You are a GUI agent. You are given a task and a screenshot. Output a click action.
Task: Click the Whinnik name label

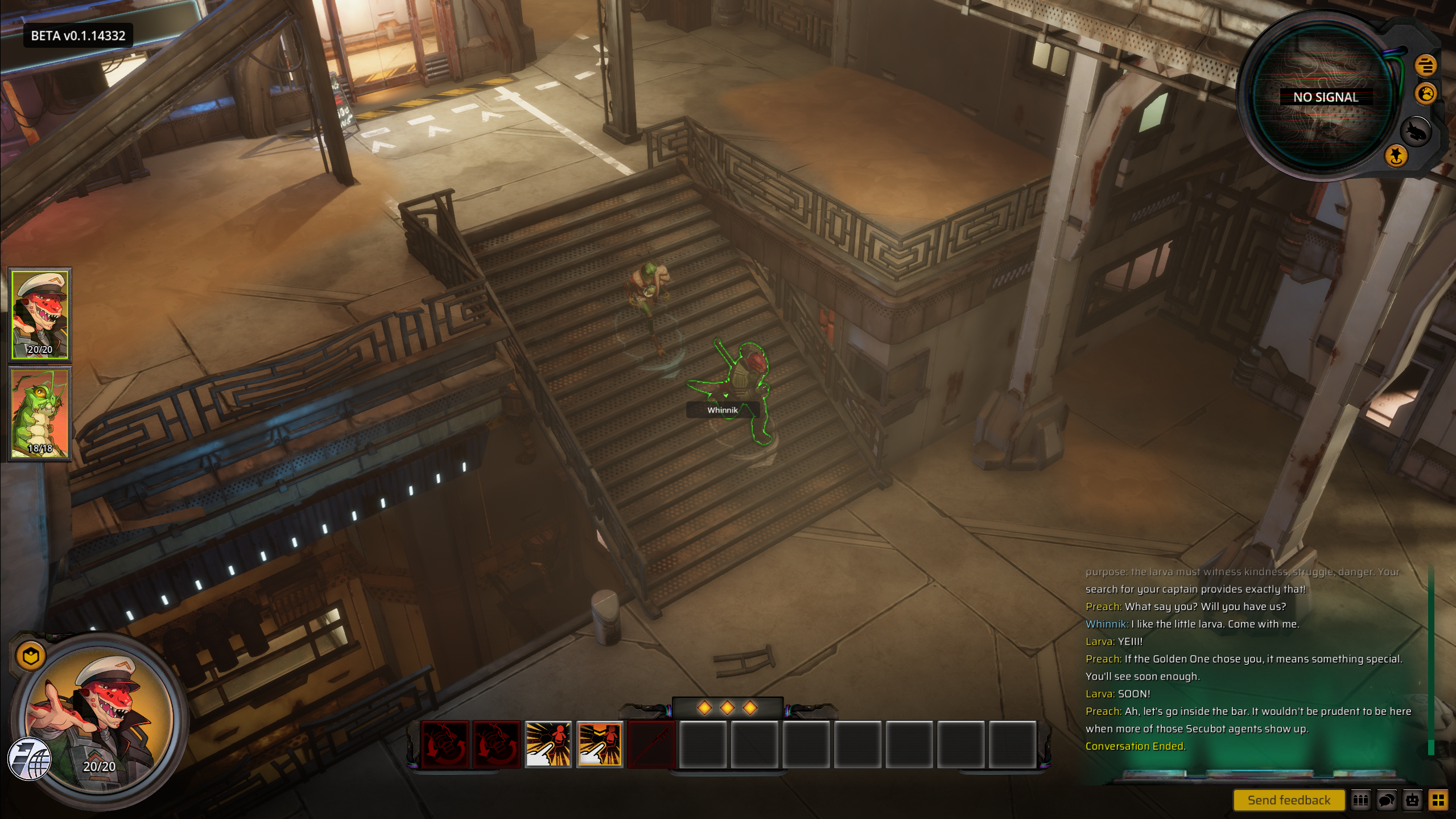722,410
